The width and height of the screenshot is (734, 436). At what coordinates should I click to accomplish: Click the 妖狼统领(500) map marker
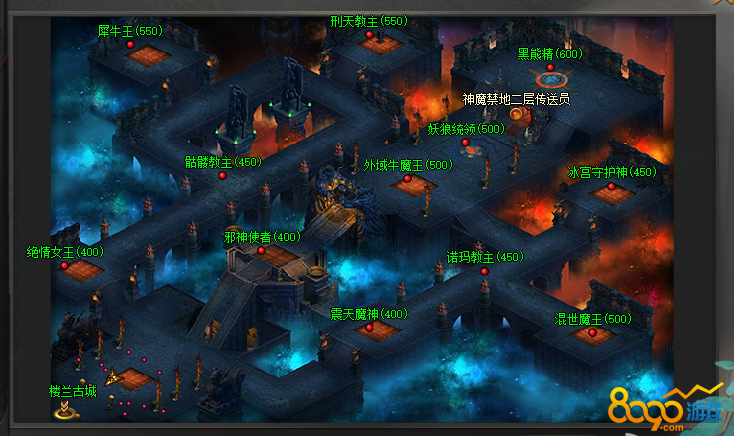coord(466,143)
